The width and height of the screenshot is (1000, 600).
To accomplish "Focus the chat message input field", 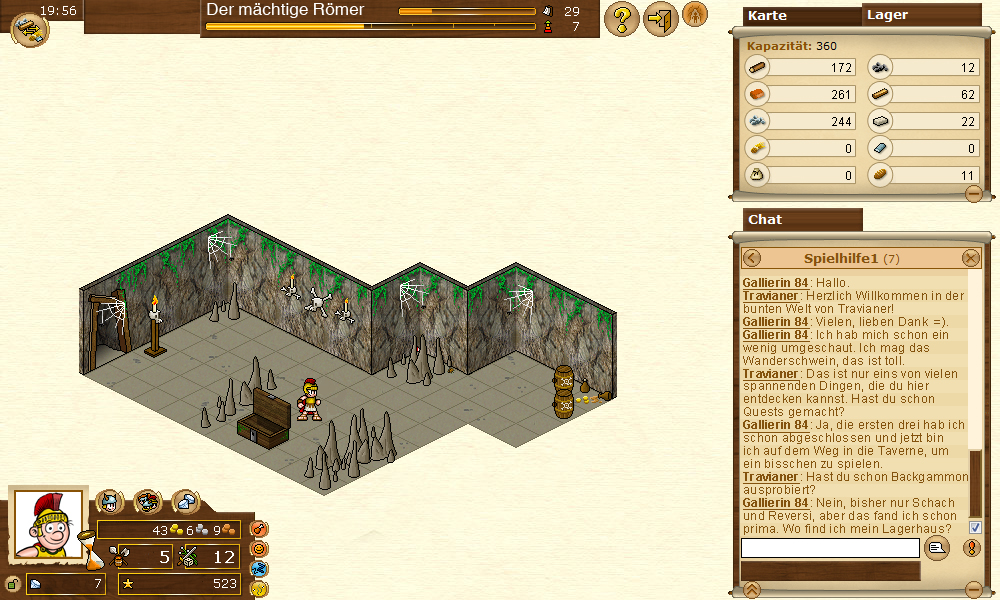I will pyautogui.click(x=830, y=548).
